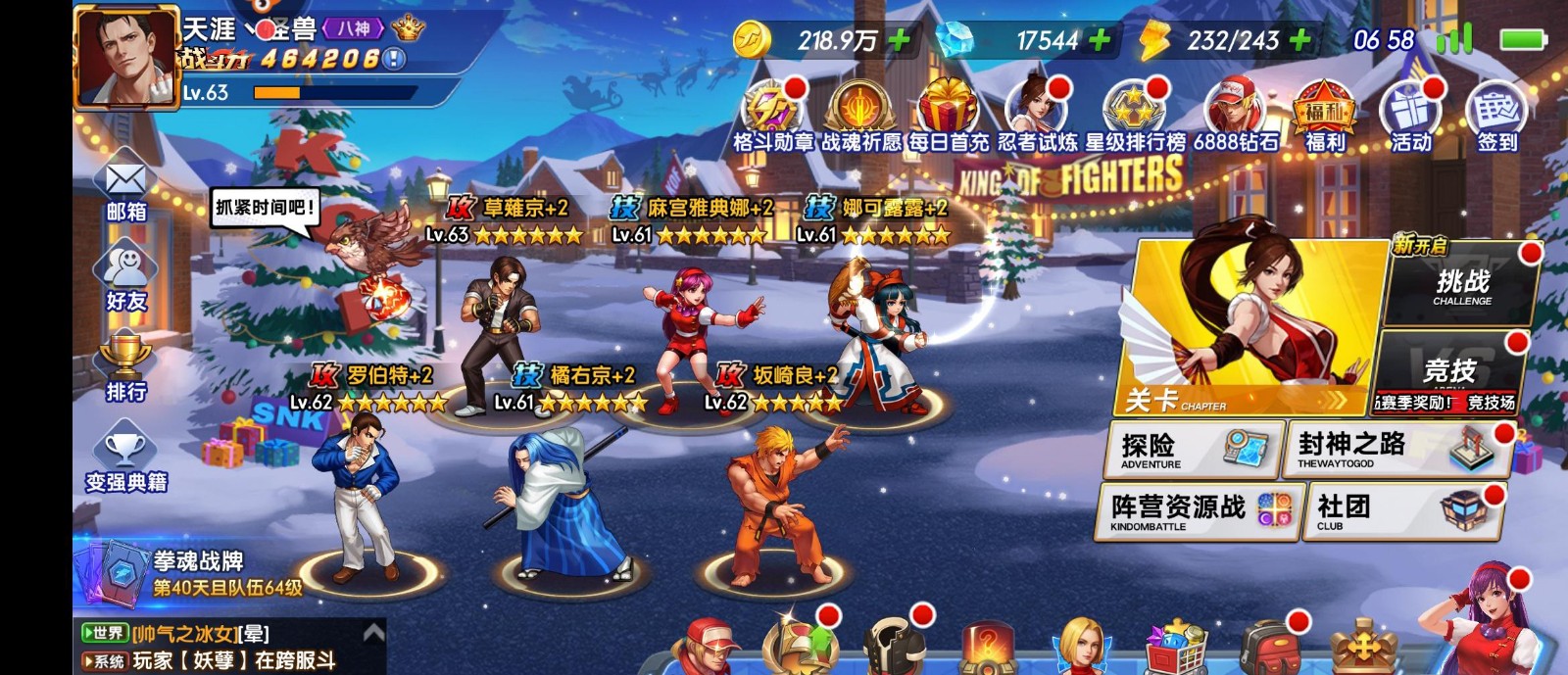
Task: Start the 探险 Adventure mode
Action: pyautogui.click(x=1195, y=450)
